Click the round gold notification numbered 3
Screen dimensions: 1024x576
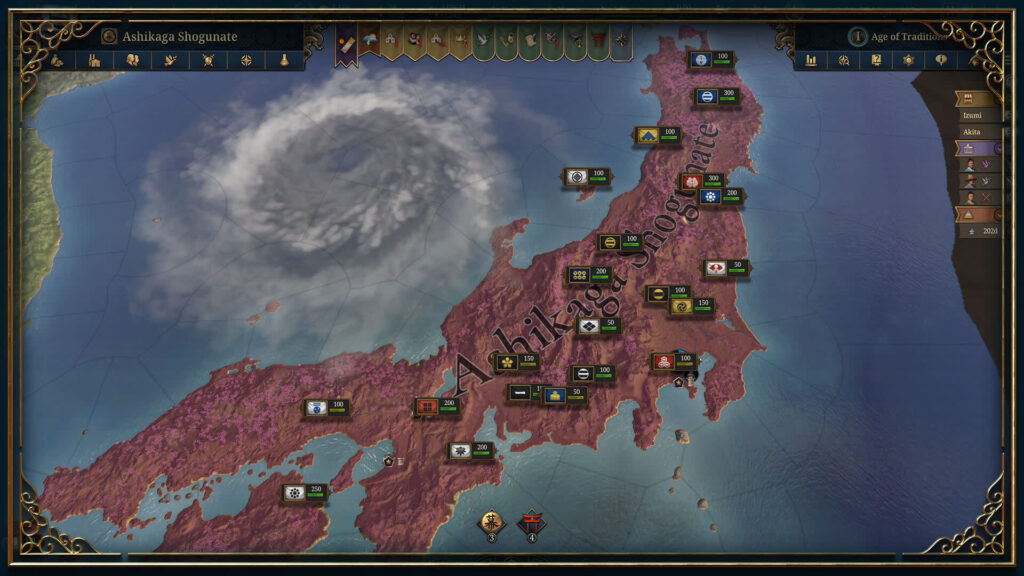tap(491, 523)
